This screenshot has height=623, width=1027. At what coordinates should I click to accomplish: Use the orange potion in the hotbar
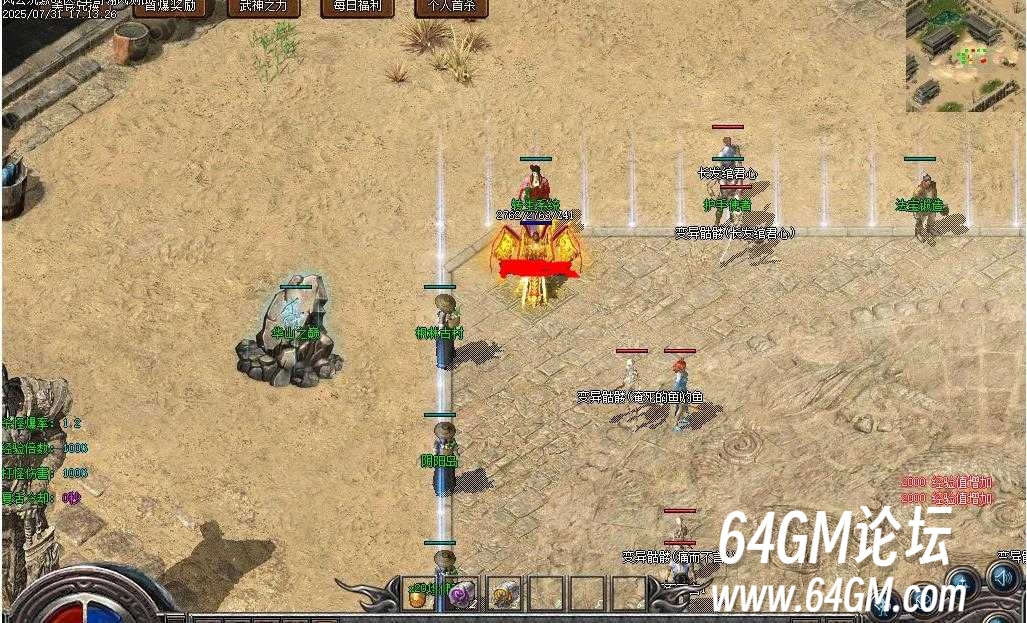pyautogui.click(x=418, y=594)
